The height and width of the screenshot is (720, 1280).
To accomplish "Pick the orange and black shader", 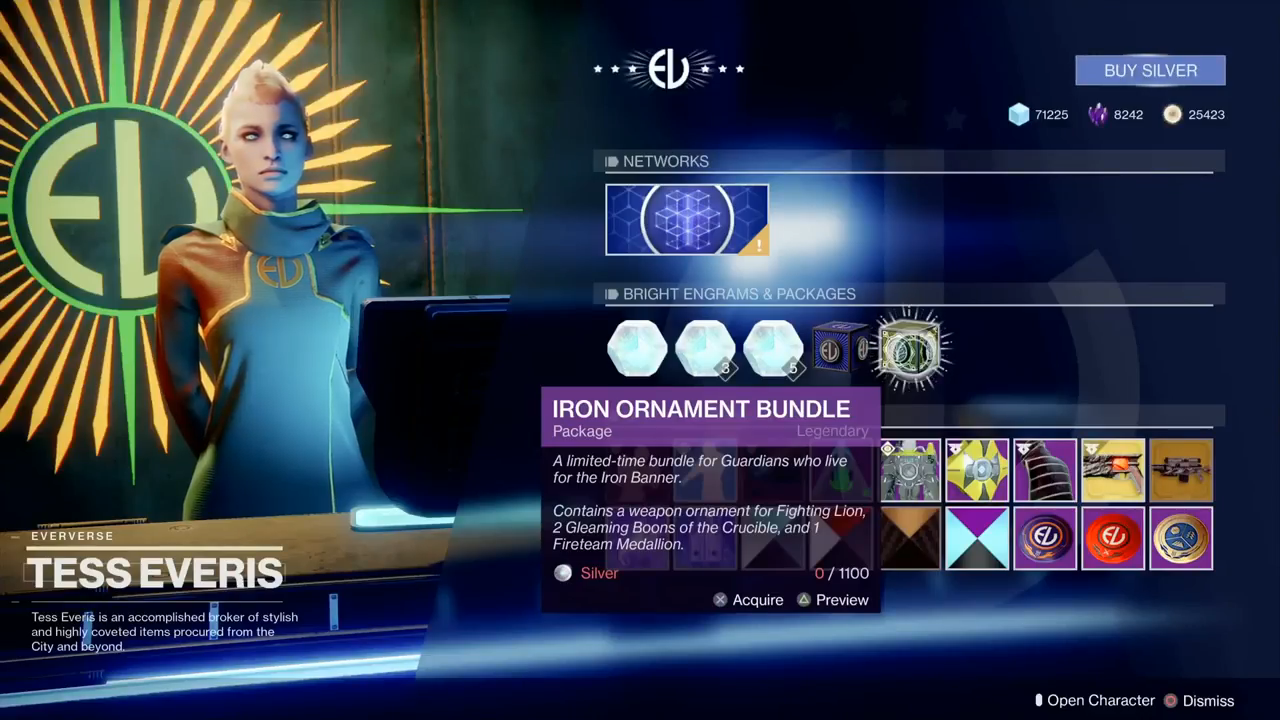I will (910, 538).
